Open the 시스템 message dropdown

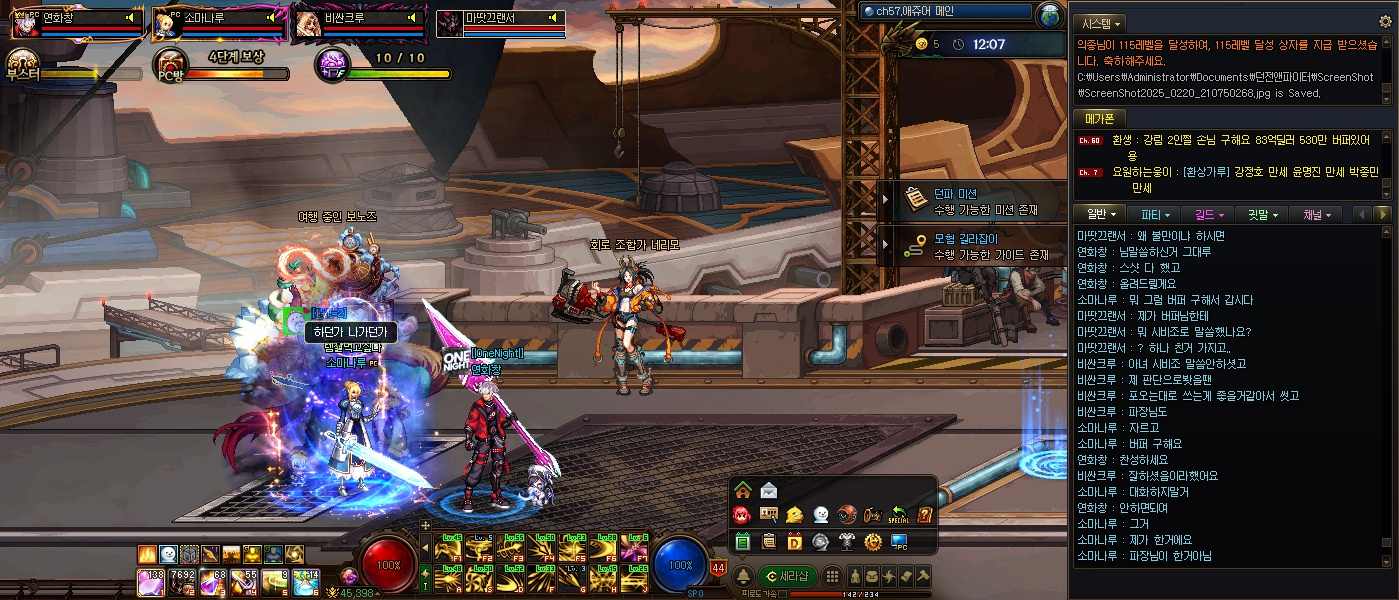click(x=1101, y=23)
